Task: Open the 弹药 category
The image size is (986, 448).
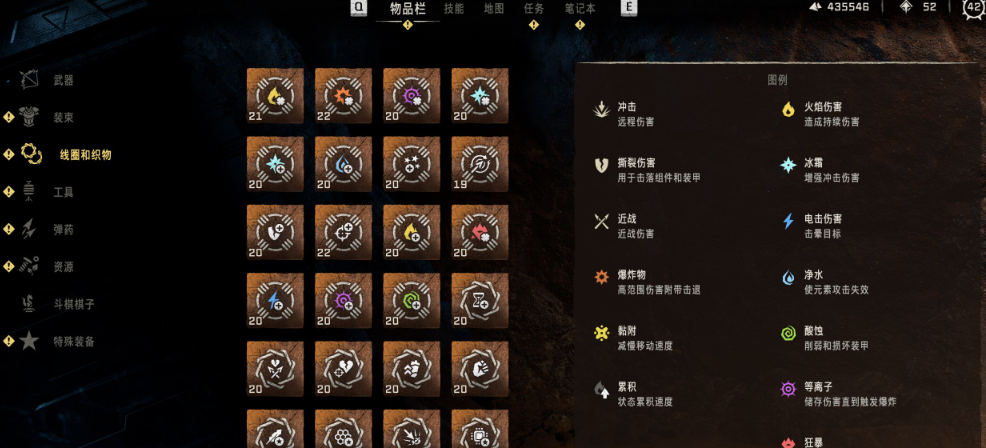Action: point(62,229)
